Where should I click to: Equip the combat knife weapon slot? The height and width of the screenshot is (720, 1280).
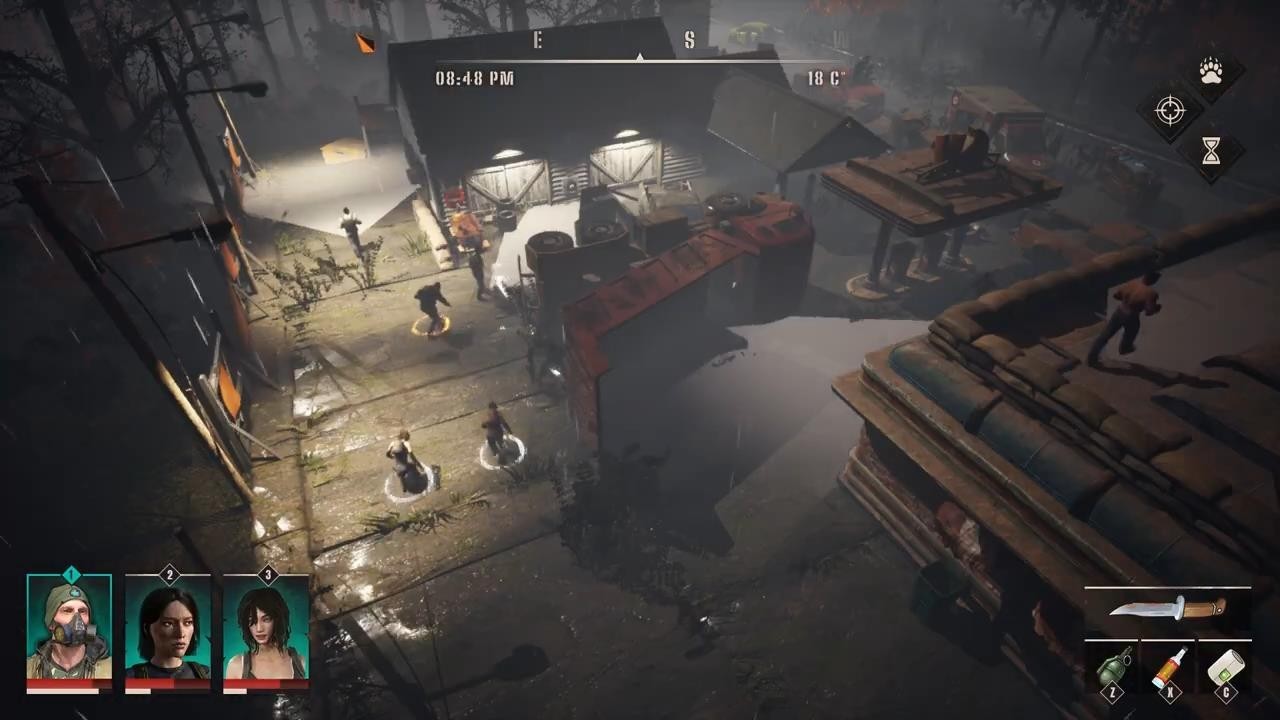[x=1168, y=608]
